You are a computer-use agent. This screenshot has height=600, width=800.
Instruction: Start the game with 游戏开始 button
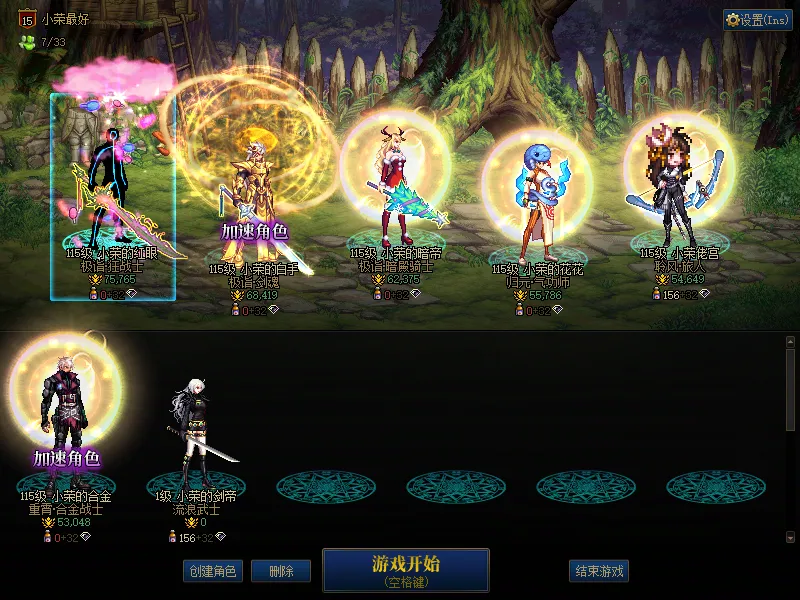click(405, 570)
